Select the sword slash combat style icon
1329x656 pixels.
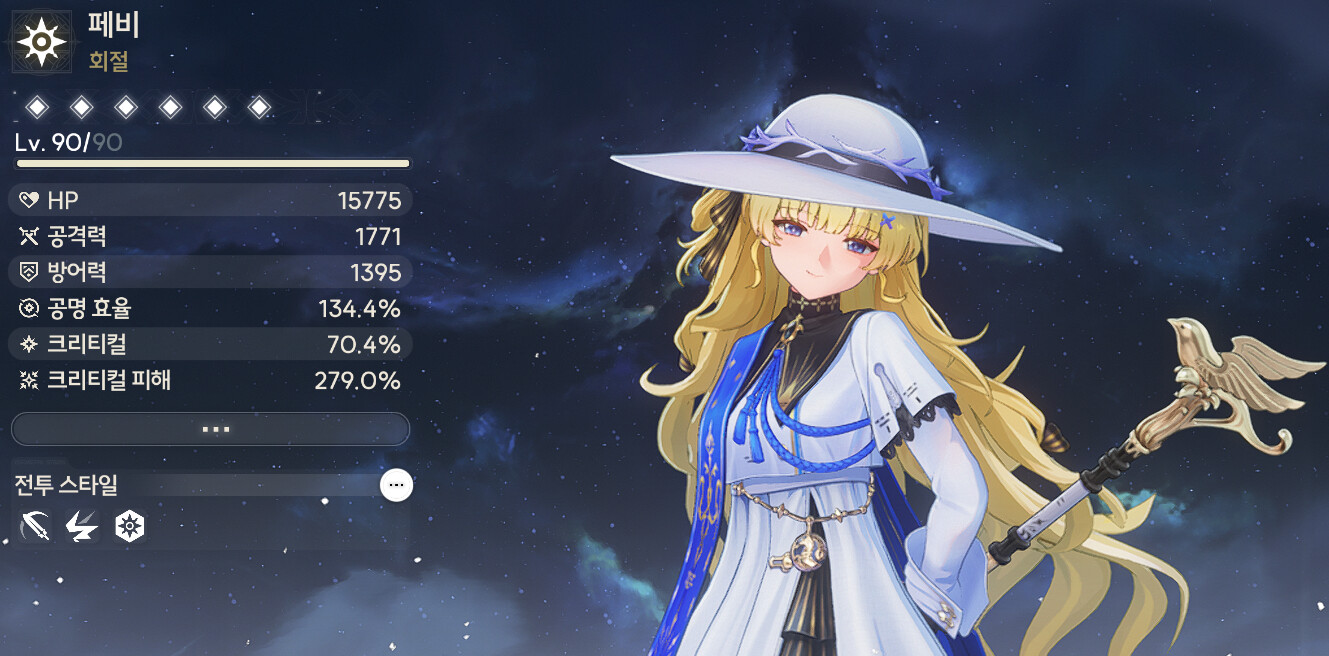click(x=35, y=525)
